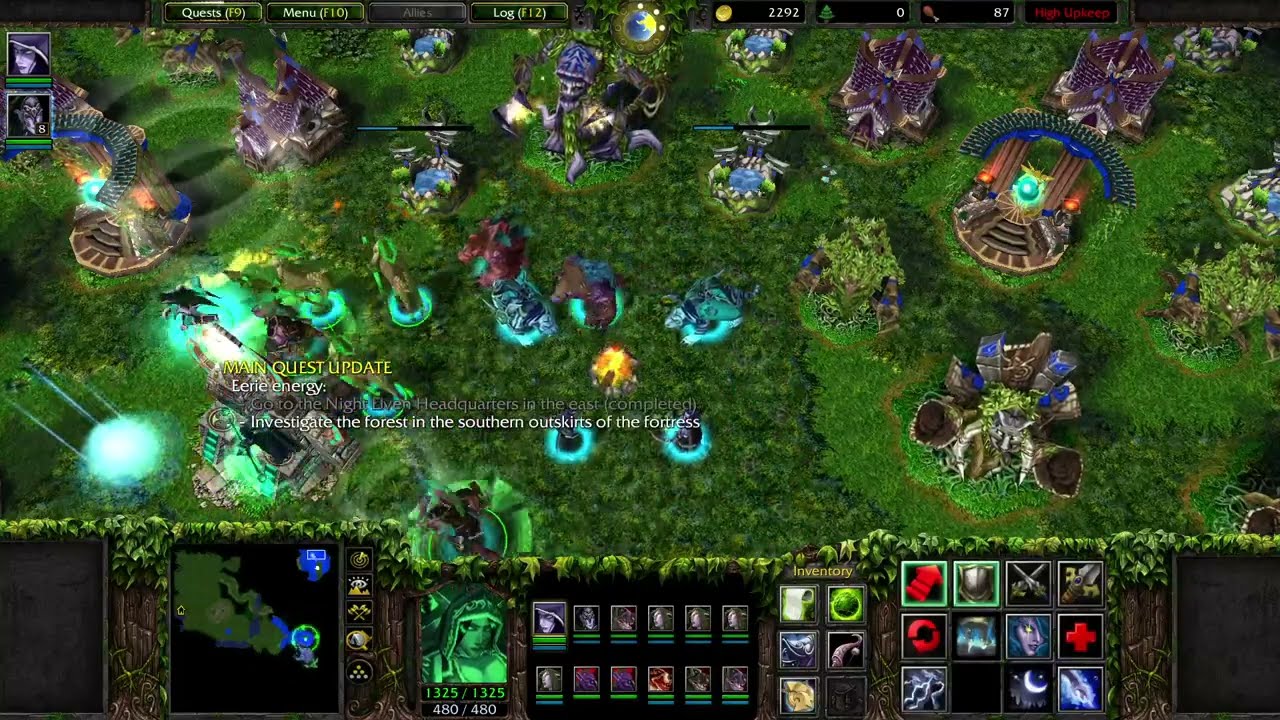Image resolution: width=1280 pixels, height=720 pixels.
Task: Use the crescent moon ability icon
Action: point(1028,690)
